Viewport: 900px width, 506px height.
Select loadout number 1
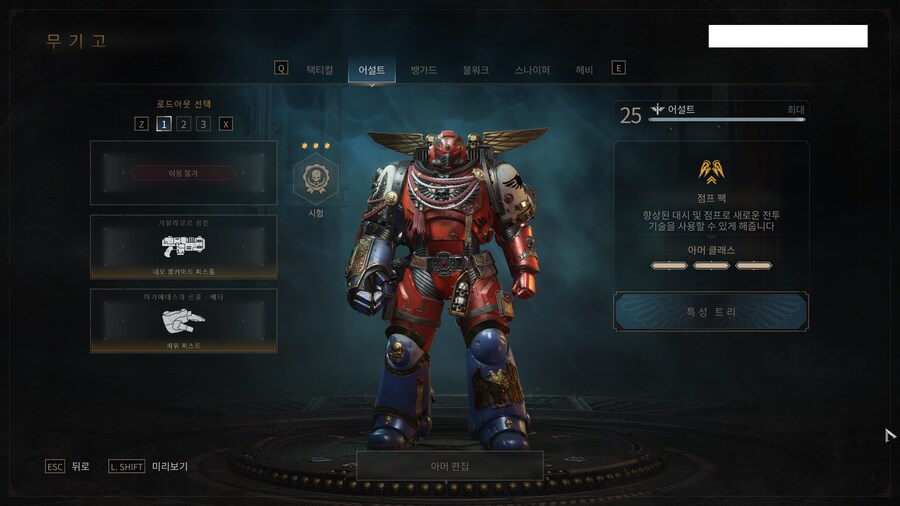click(163, 124)
